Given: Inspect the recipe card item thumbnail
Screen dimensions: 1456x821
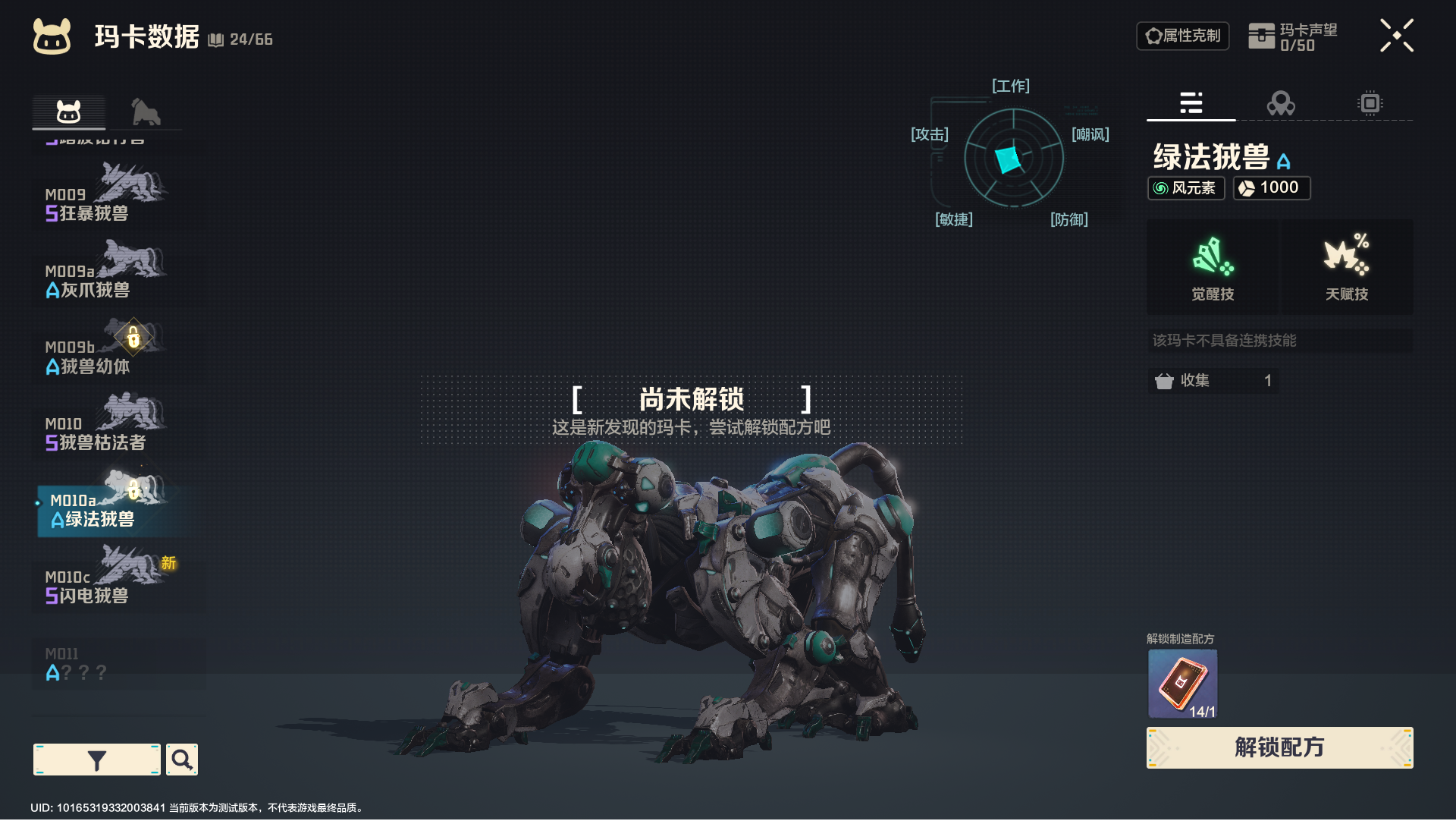Looking at the screenshot, I should [1182, 683].
